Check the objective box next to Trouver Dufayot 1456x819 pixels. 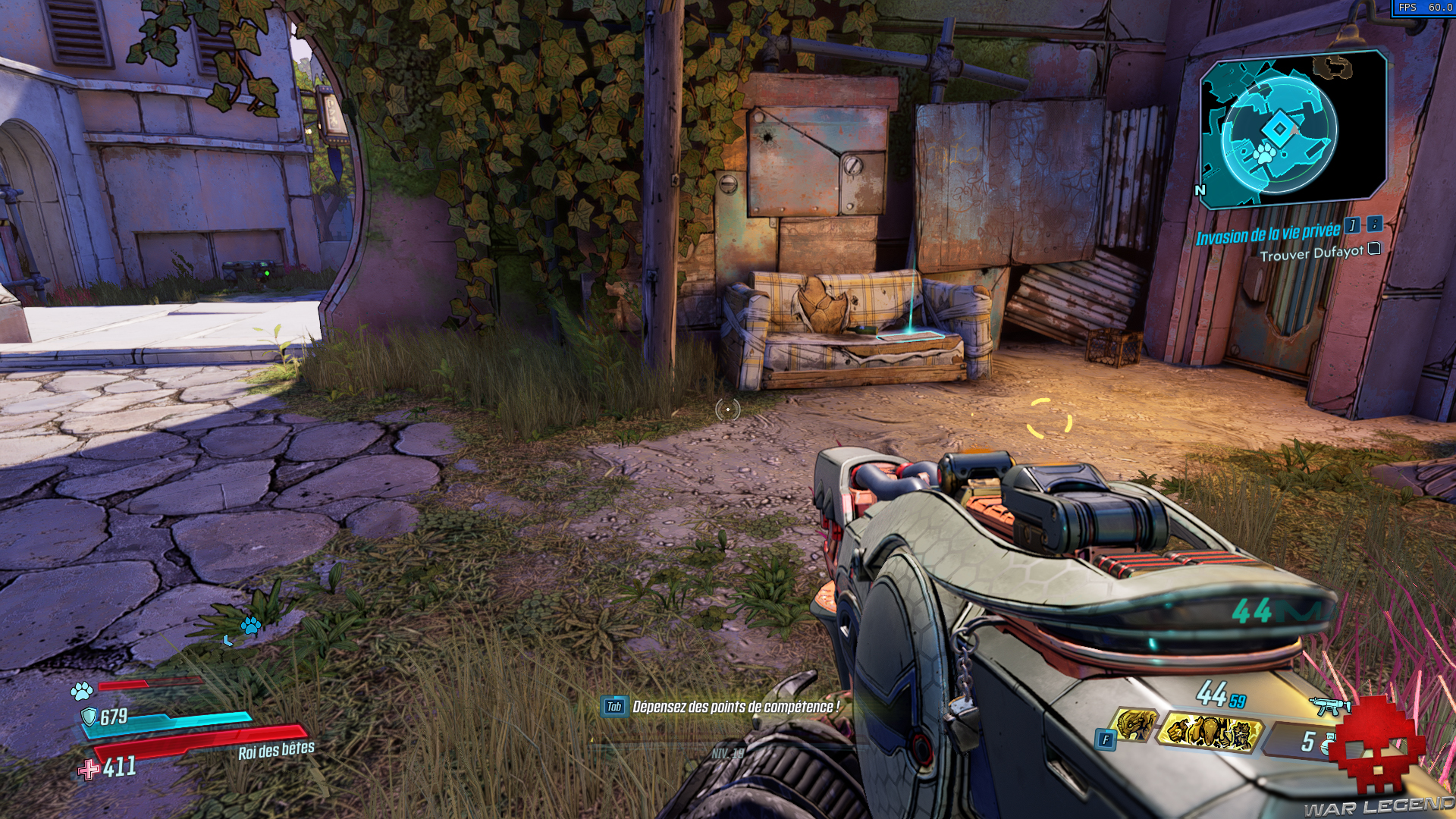pos(1373,249)
